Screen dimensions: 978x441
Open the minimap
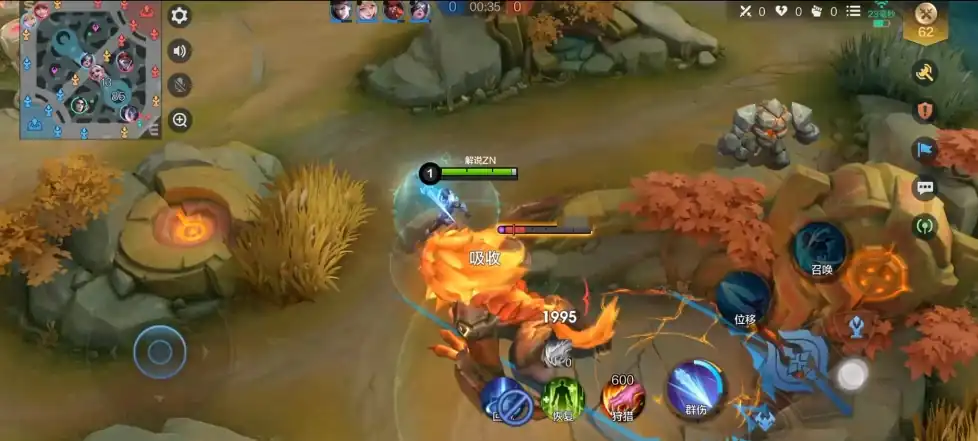(x=81, y=69)
